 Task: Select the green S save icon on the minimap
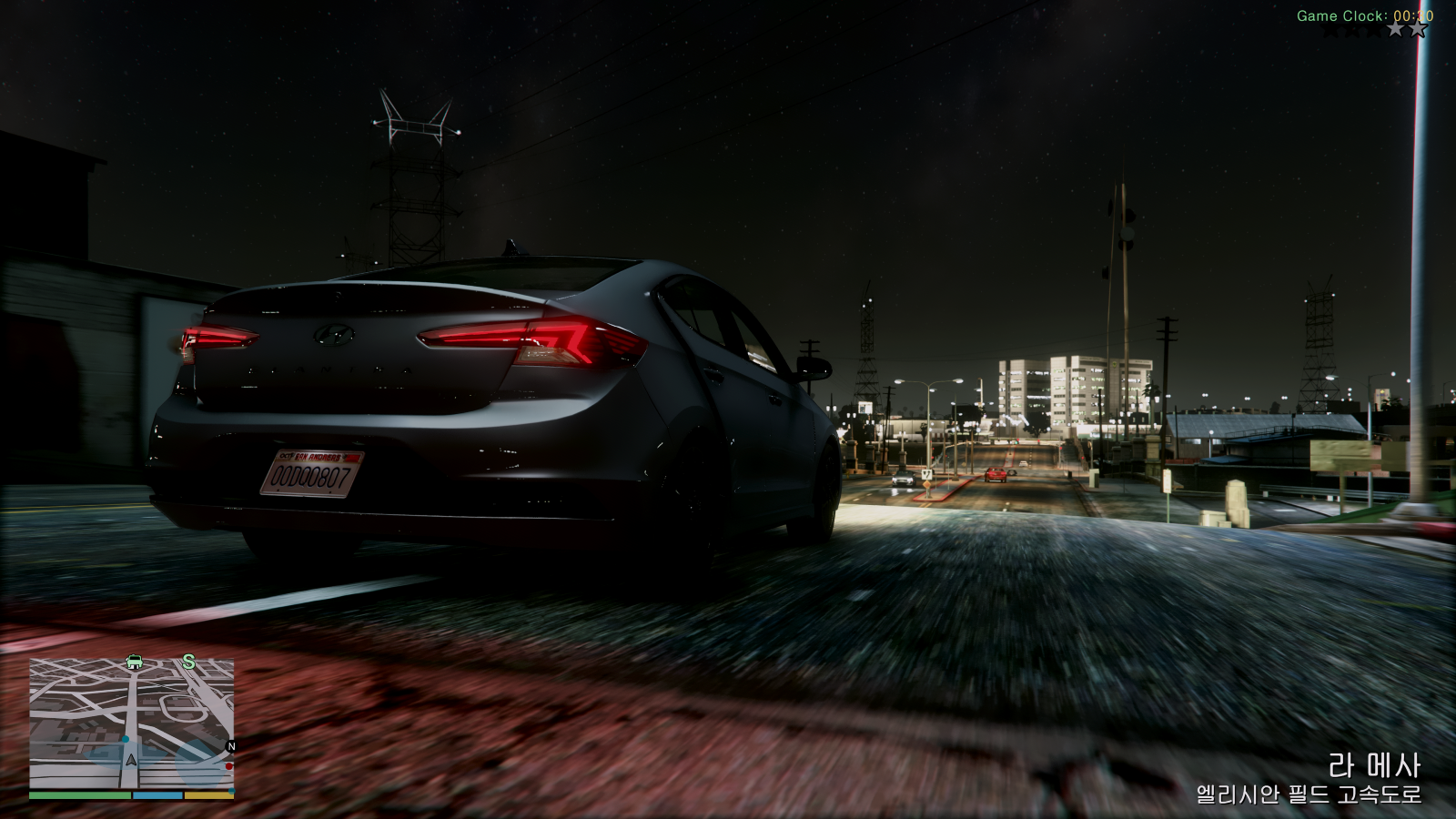coord(189,662)
